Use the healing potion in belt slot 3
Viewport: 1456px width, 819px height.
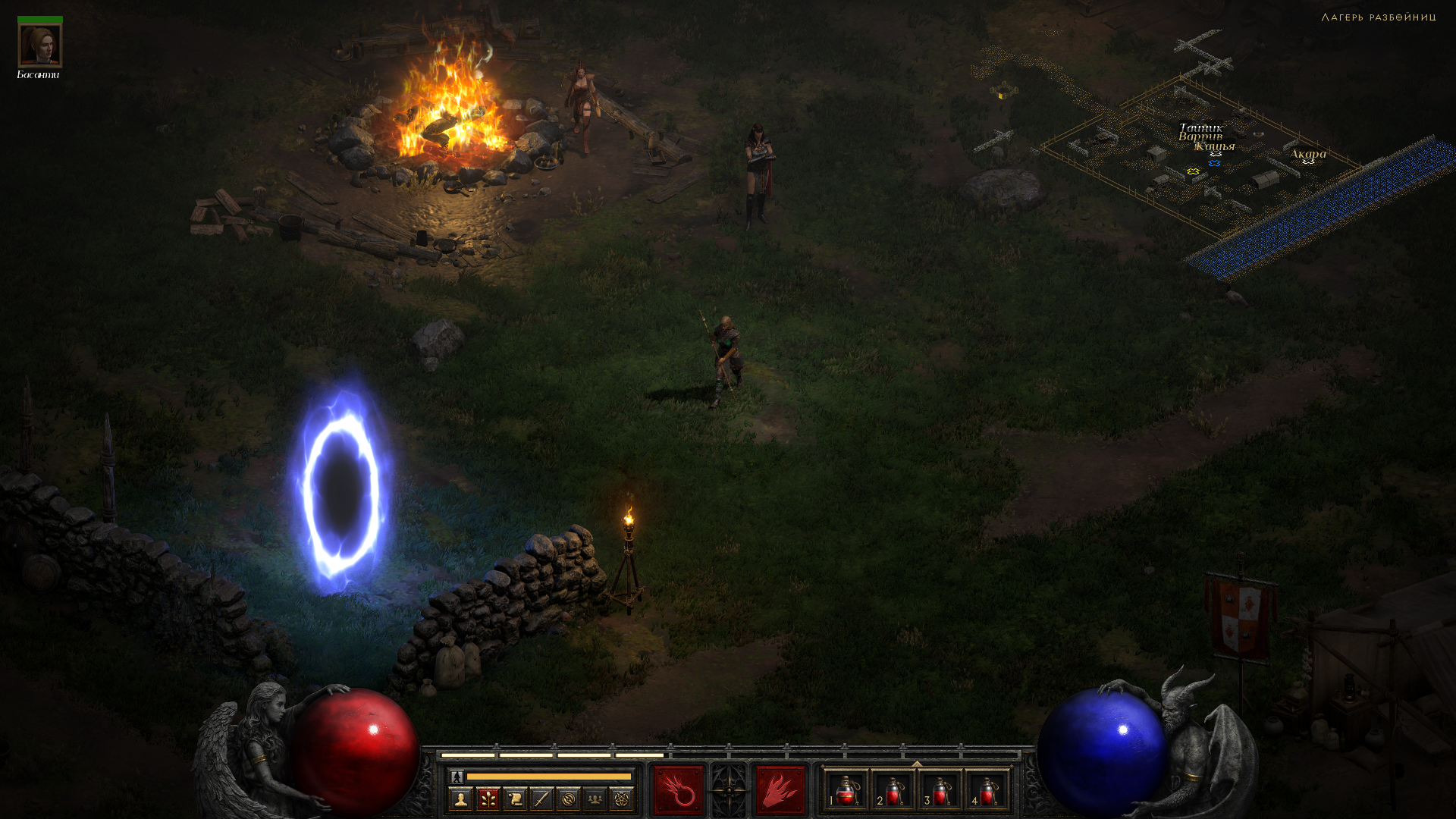click(940, 791)
